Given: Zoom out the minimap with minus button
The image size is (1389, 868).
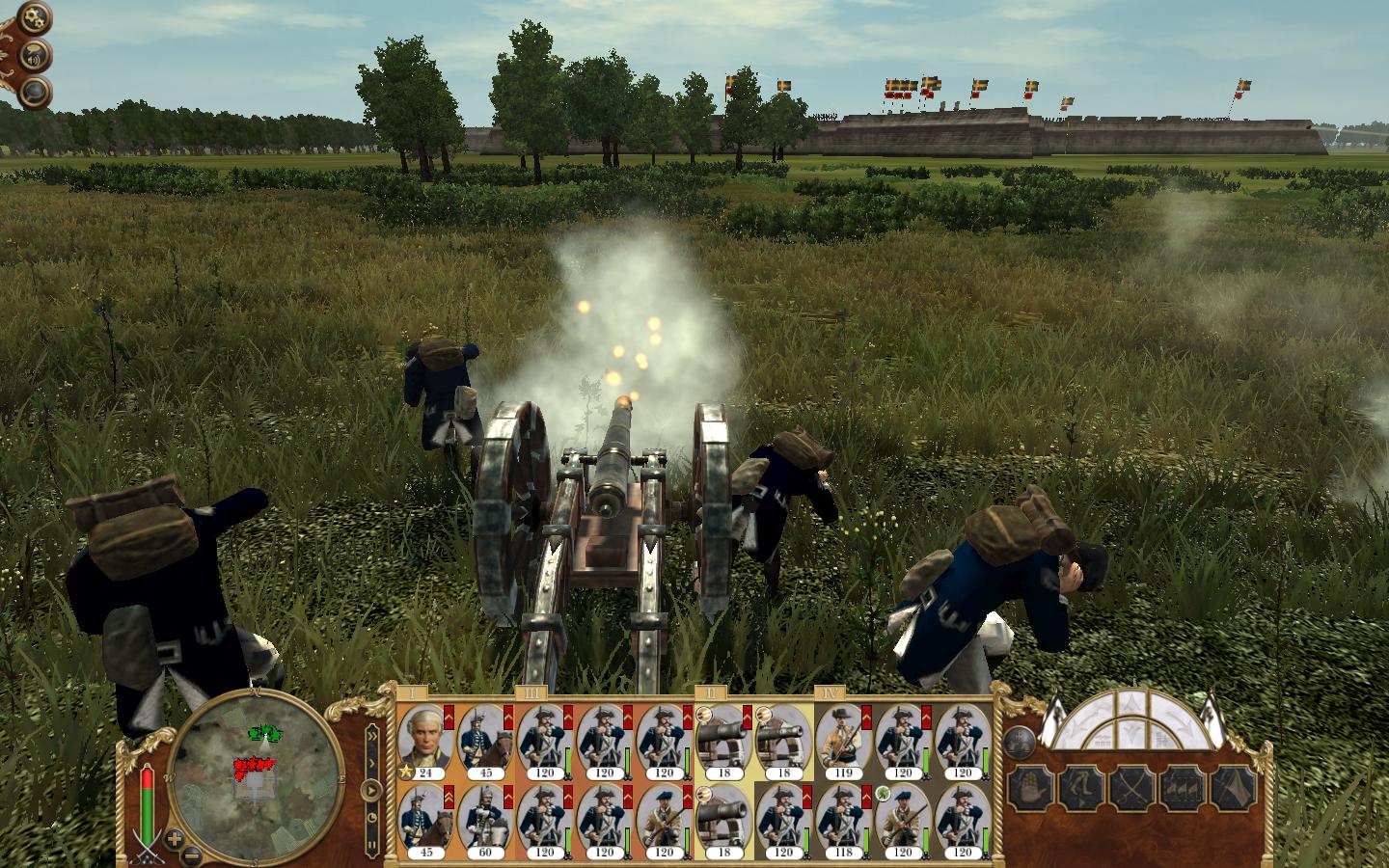Looking at the screenshot, I should point(191,854).
